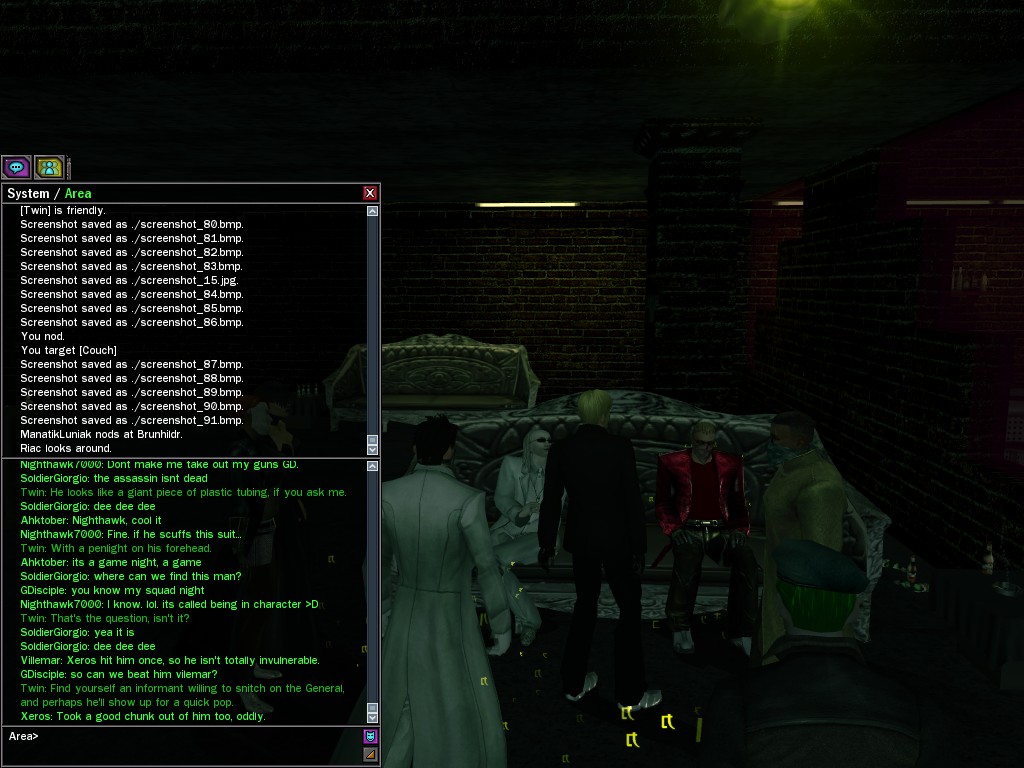Open the chat speech bubble icon
The image size is (1024, 768).
coord(16,167)
